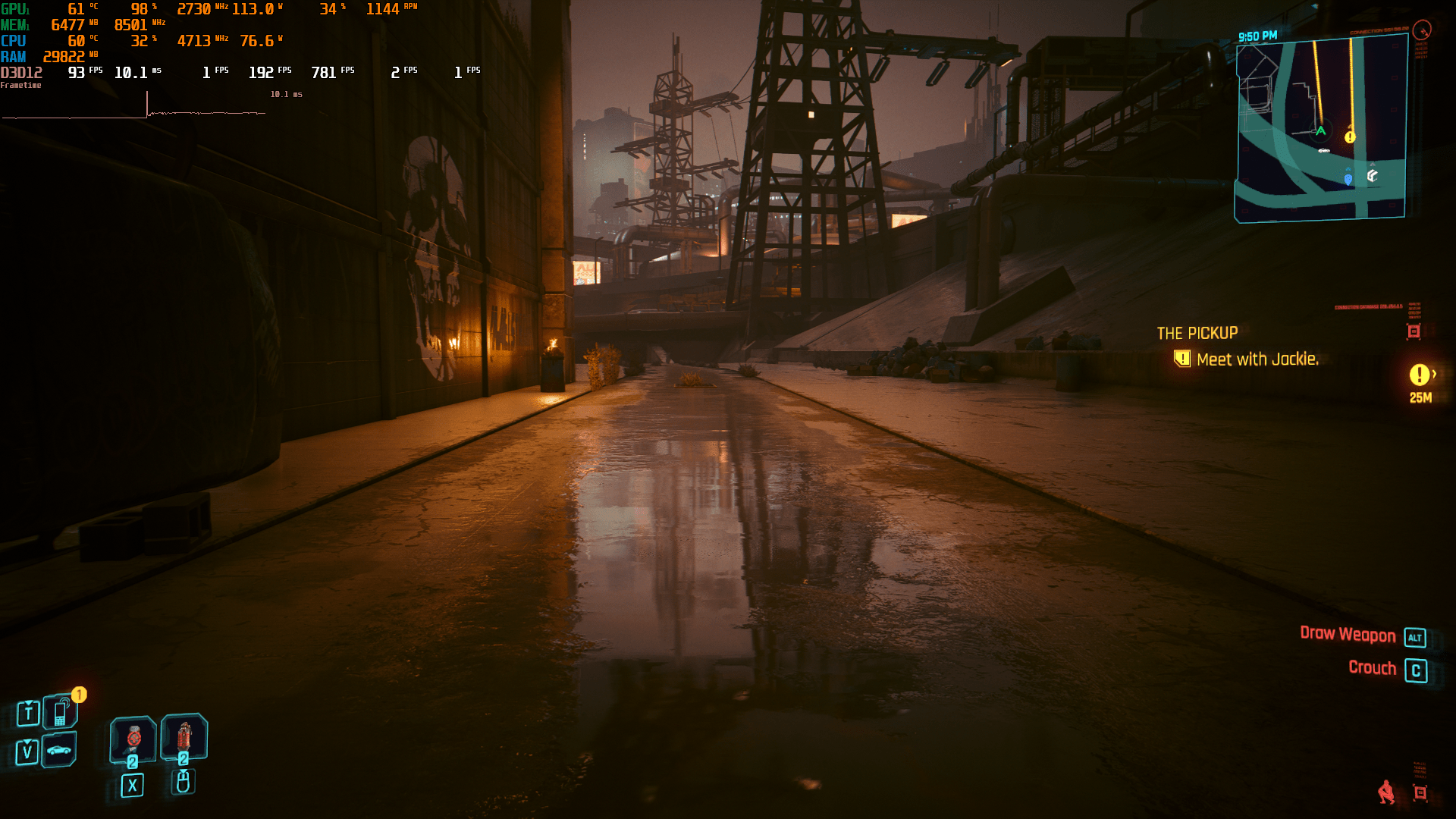Screen dimensions: 1456x819
Task: Open the phone icon with notification badge
Action: click(61, 712)
